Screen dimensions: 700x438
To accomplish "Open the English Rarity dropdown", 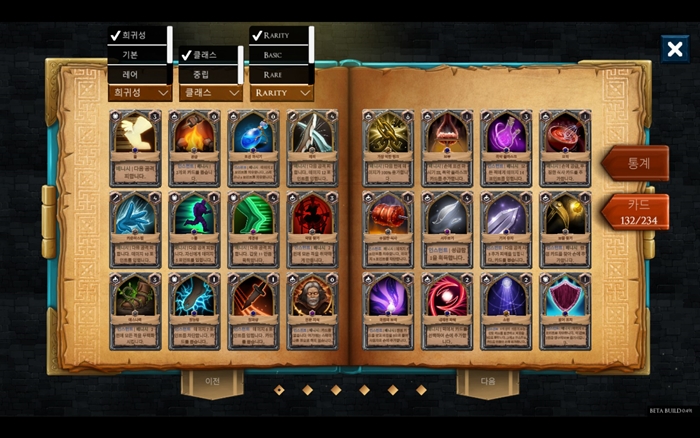I will [x=281, y=92].
